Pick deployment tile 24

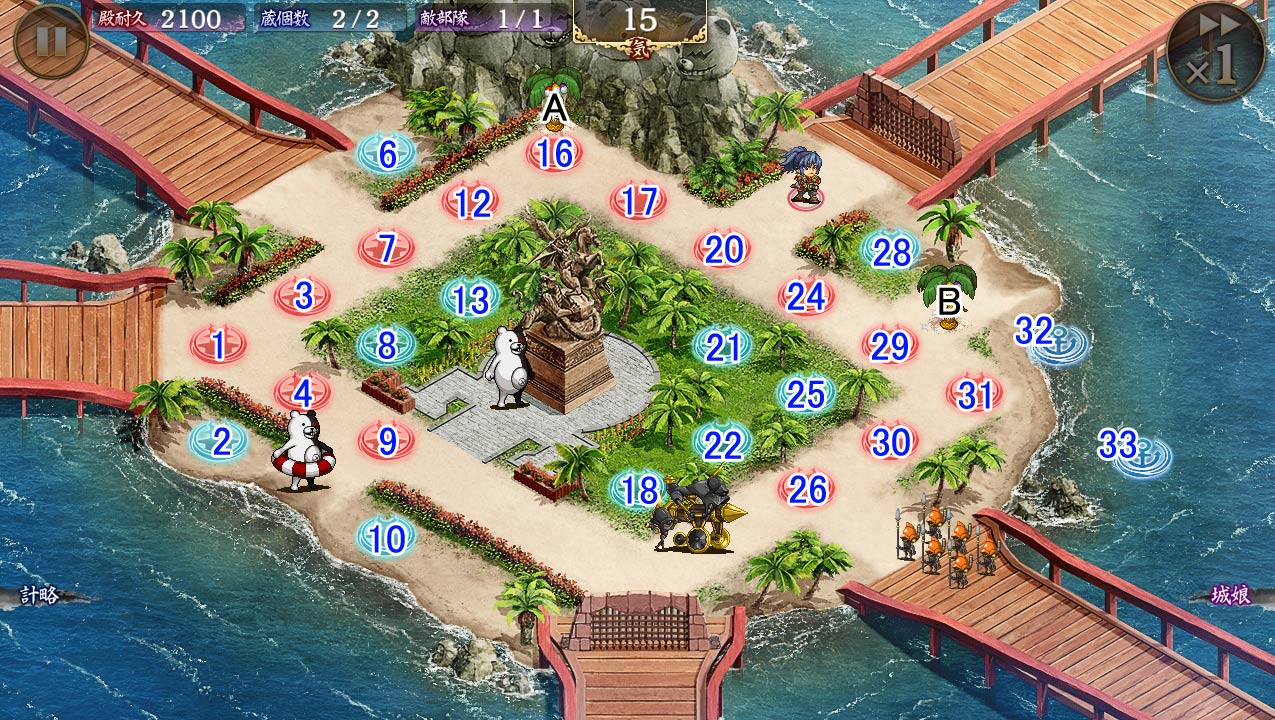click(x=806, y=297)
